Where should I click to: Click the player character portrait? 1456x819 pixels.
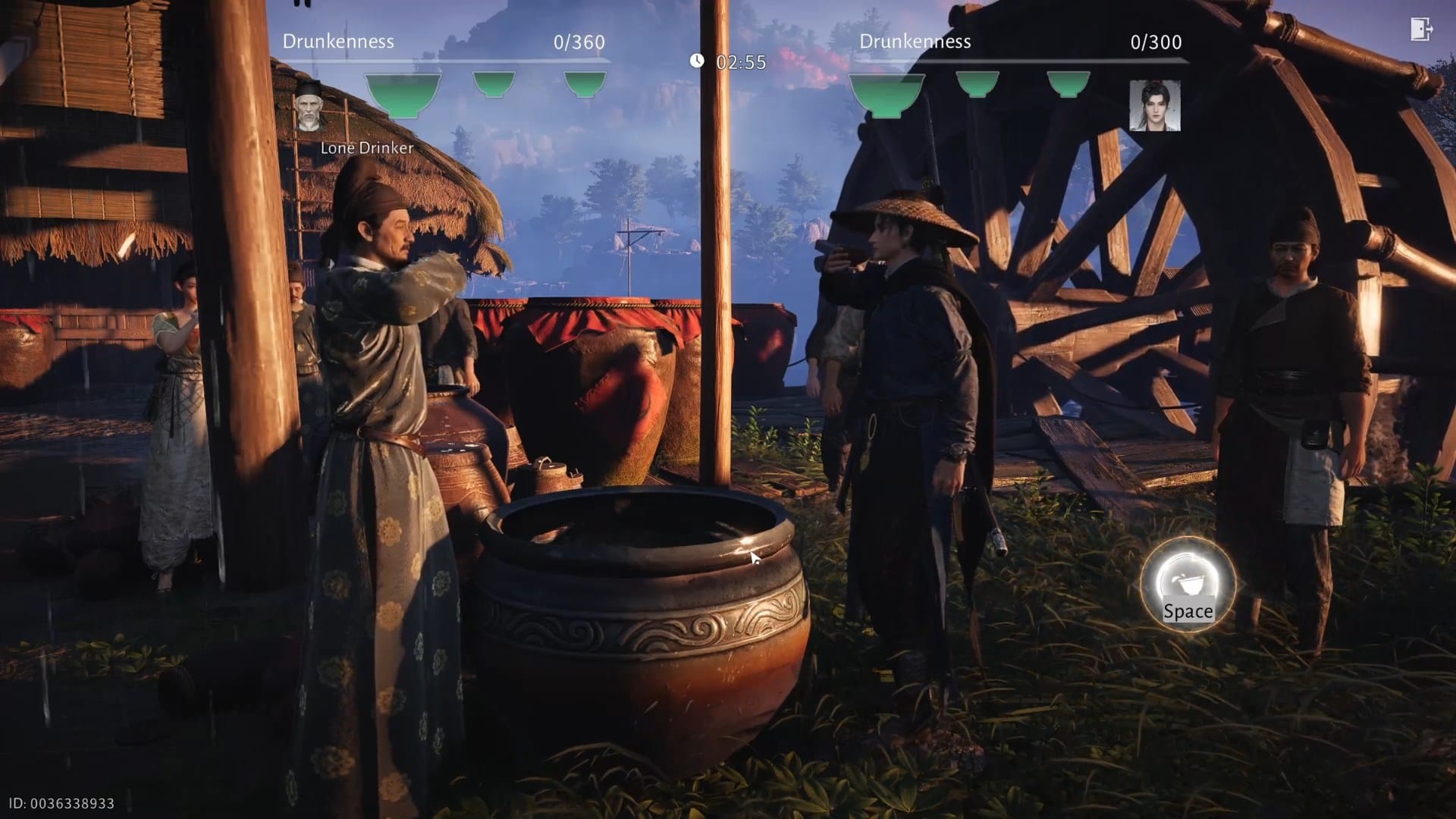point(1154,105)
